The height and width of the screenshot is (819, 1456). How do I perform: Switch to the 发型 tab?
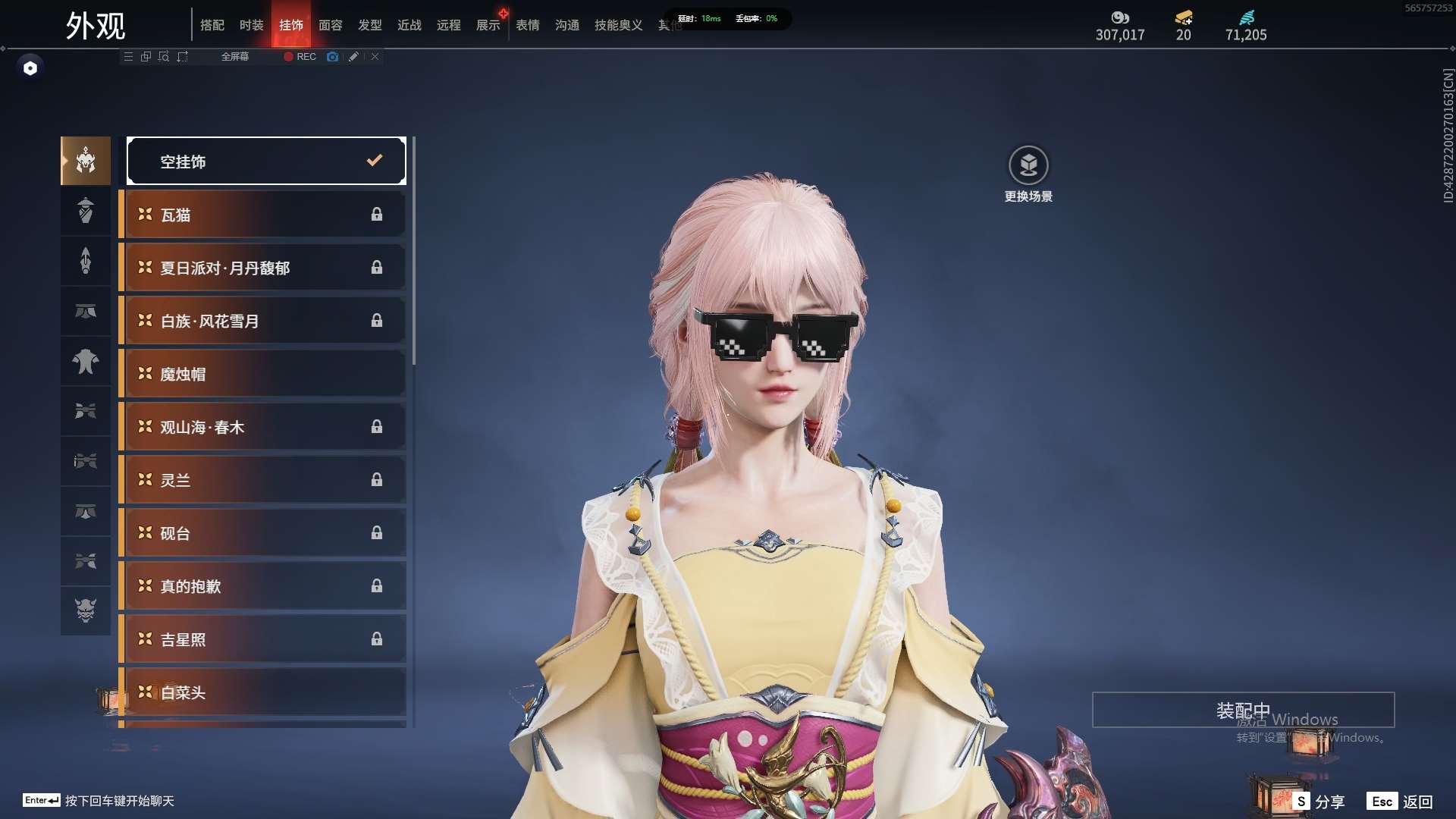(370, 25)
